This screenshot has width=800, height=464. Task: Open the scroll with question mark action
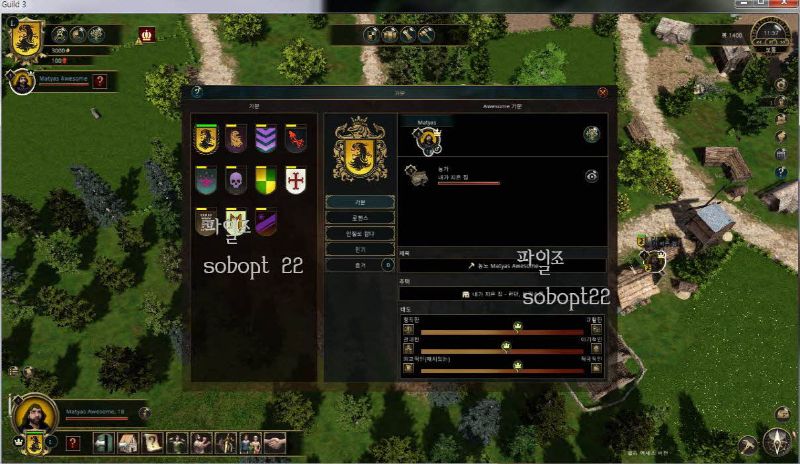tap(152, 441)
